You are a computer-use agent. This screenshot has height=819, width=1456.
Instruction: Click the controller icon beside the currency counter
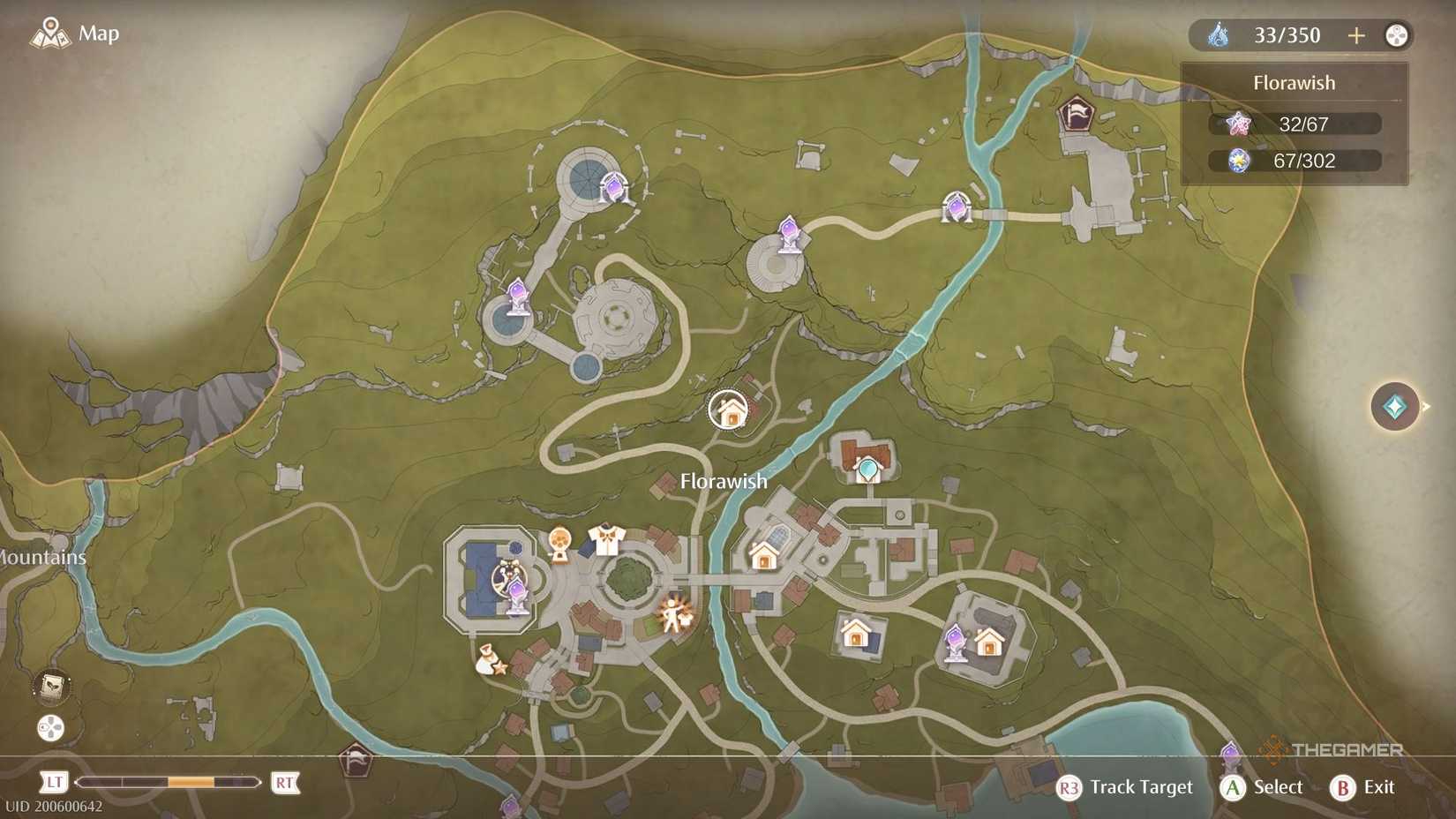point(1397,35)
